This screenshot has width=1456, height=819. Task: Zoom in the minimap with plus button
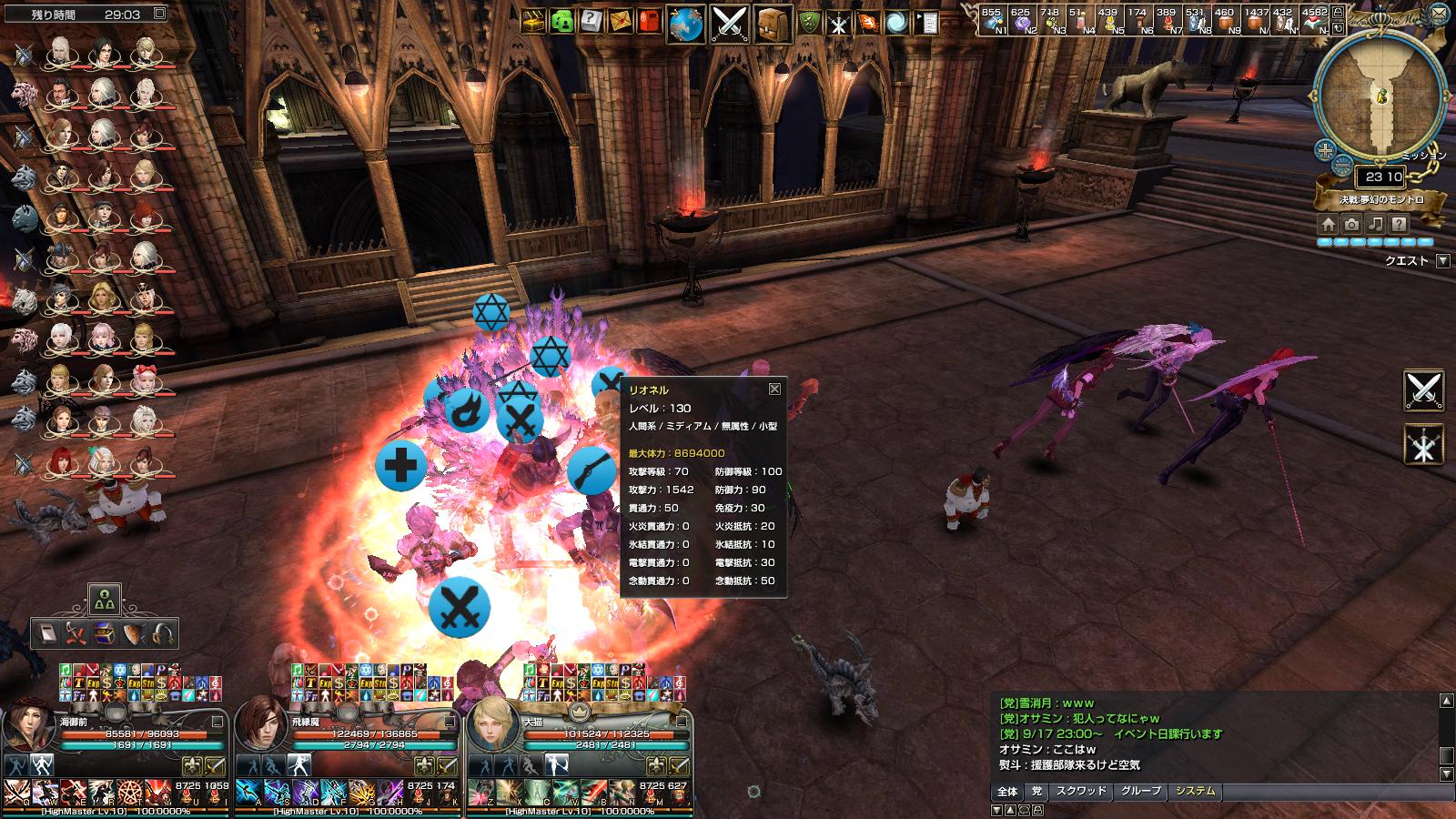(1326, 149)
